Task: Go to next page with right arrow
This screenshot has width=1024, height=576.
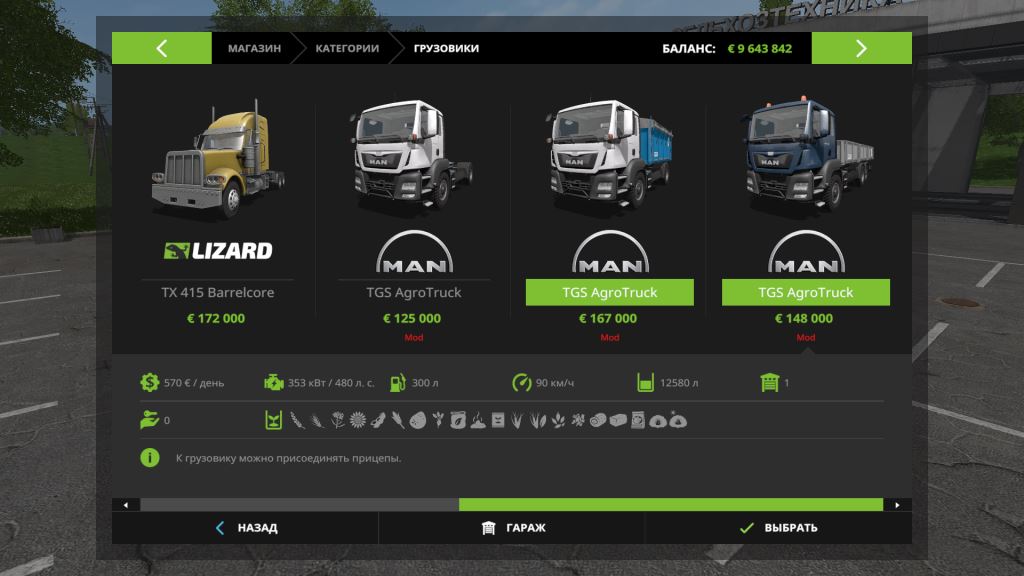Action: 861,48
